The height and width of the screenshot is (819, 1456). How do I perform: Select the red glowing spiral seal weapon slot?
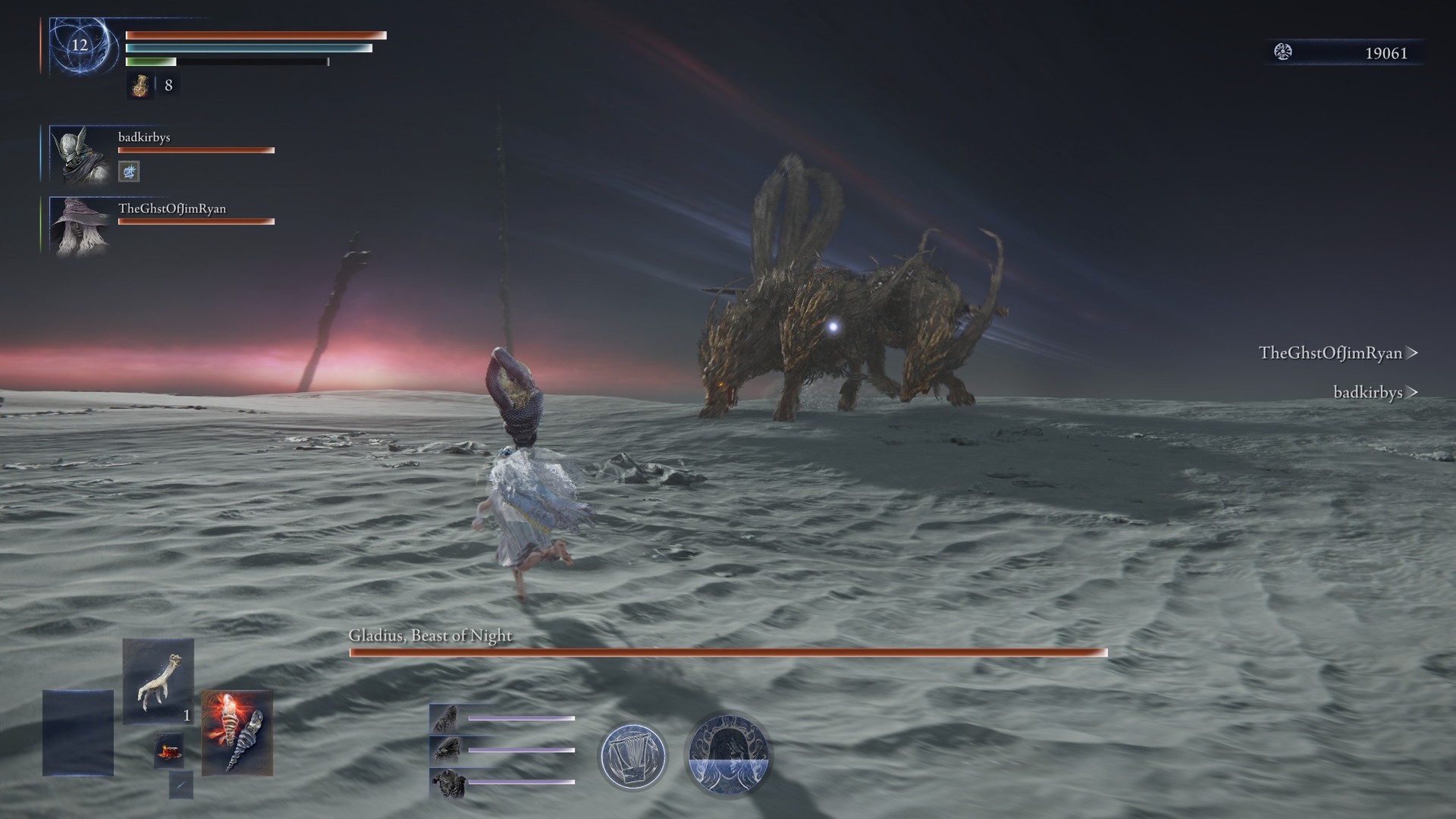(237, 733)
